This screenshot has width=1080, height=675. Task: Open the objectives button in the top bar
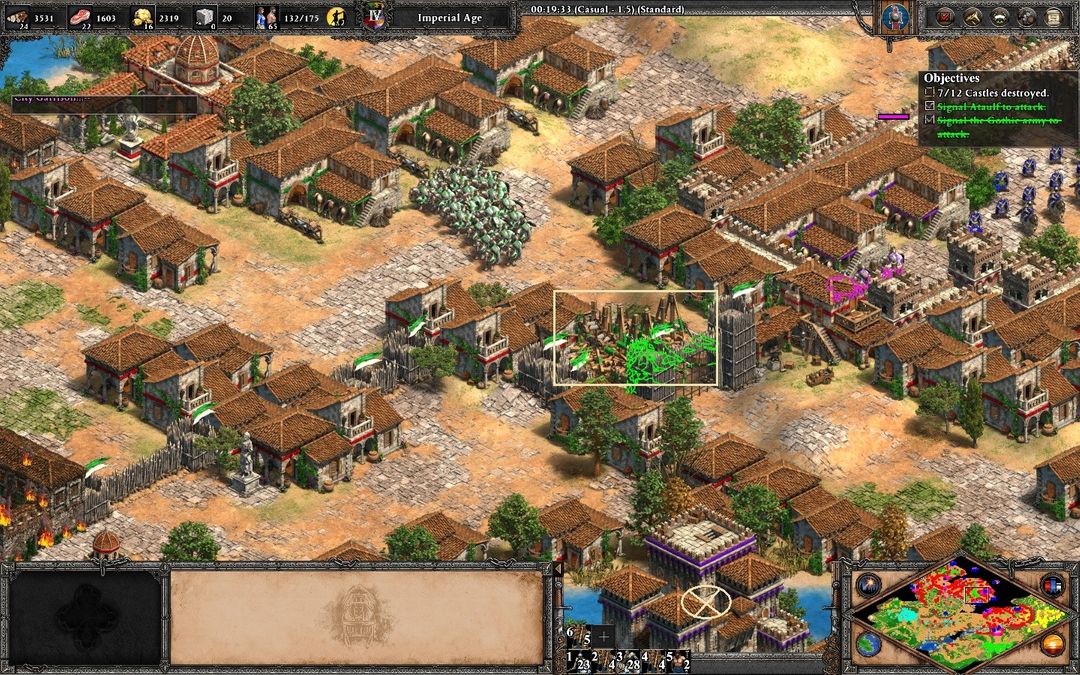point(942,17)
